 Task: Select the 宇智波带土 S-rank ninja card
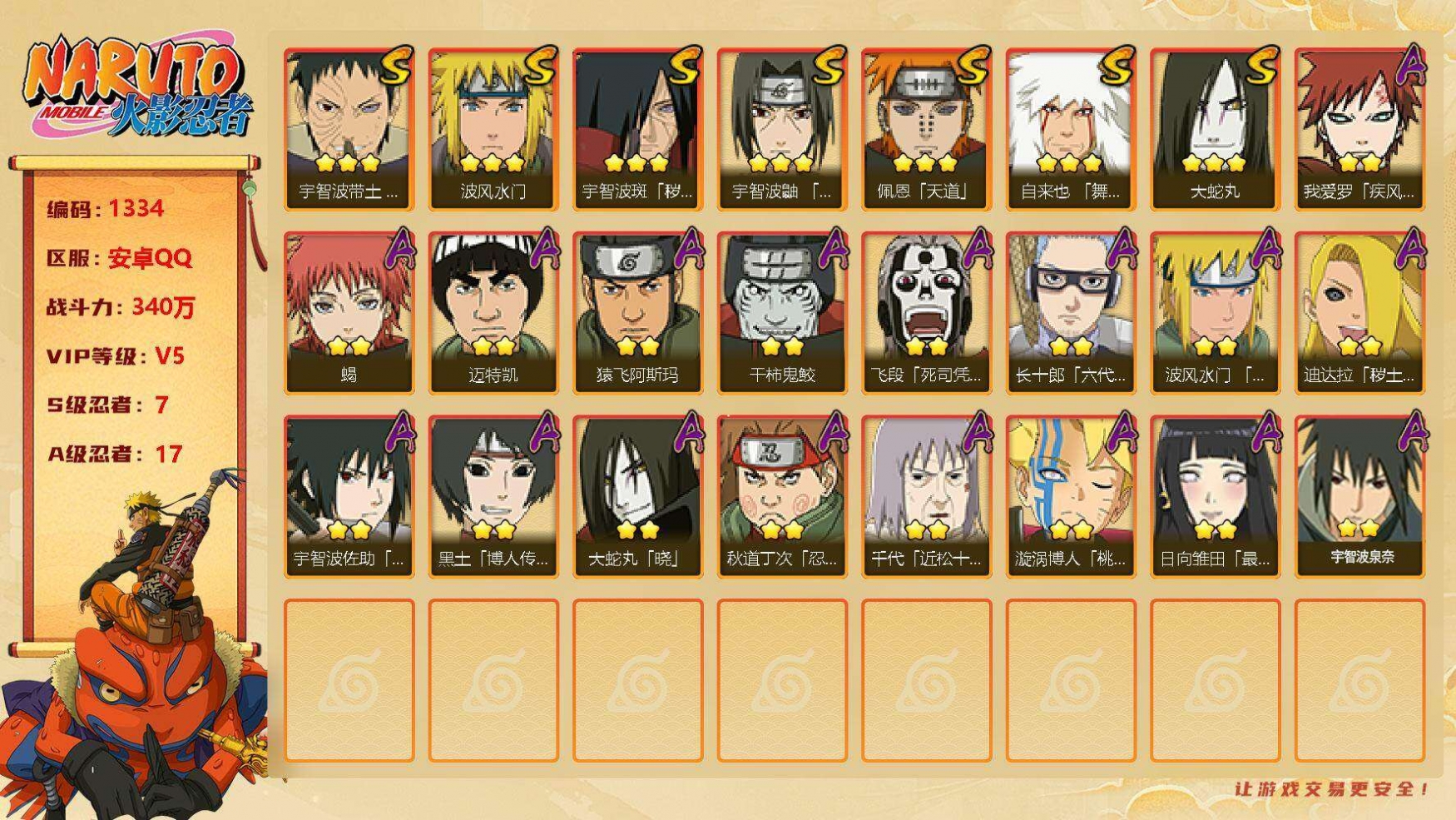point(349,128)
